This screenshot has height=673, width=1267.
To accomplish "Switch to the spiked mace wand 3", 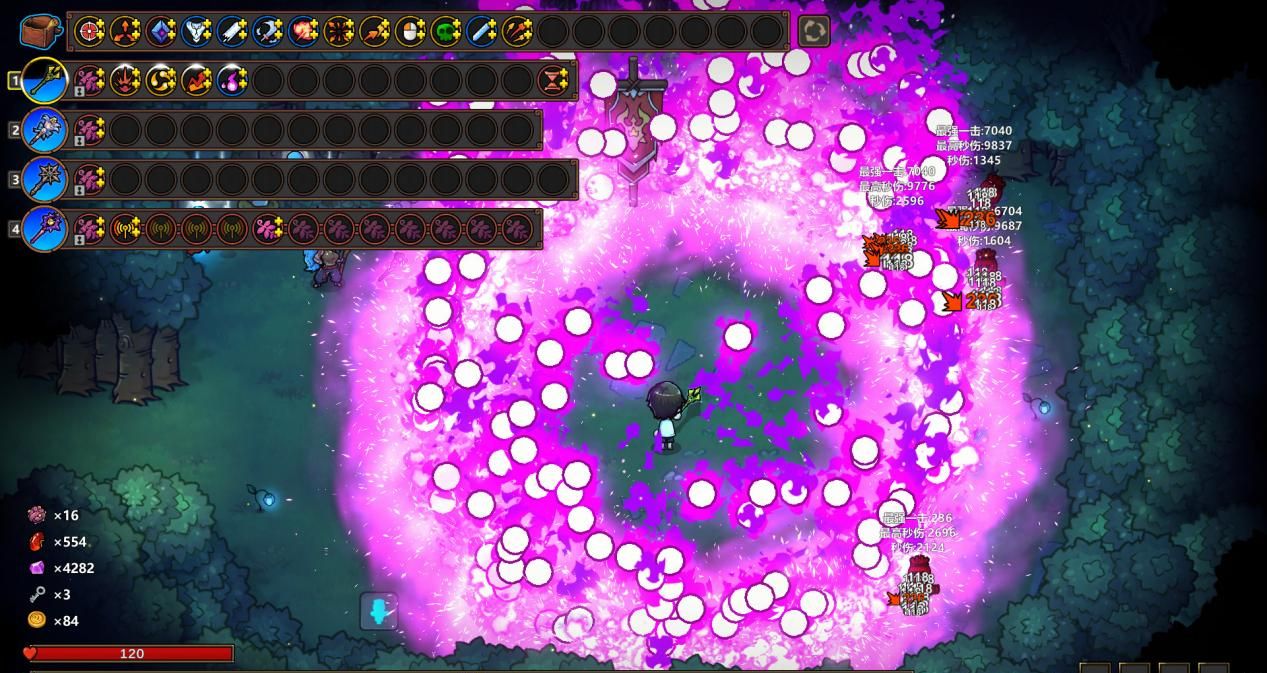I will (44, 180).
